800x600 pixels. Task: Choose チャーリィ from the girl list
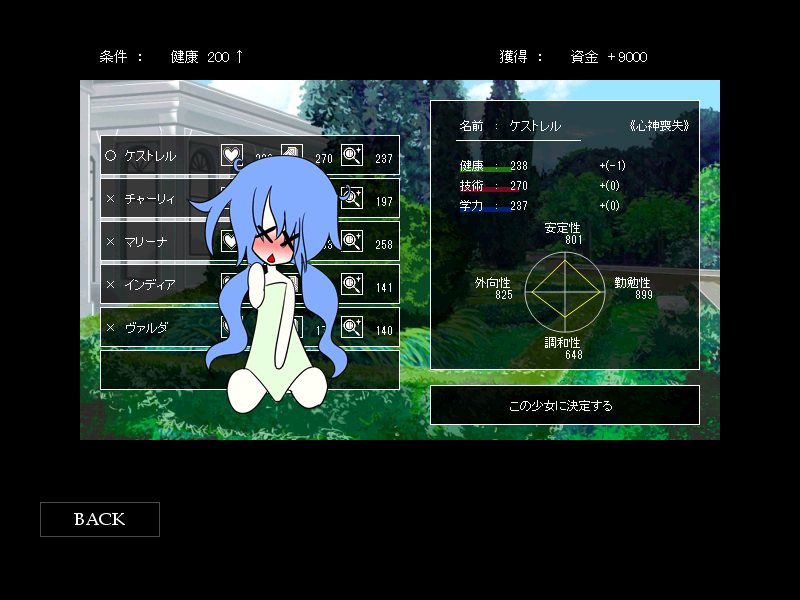point(150,199)
